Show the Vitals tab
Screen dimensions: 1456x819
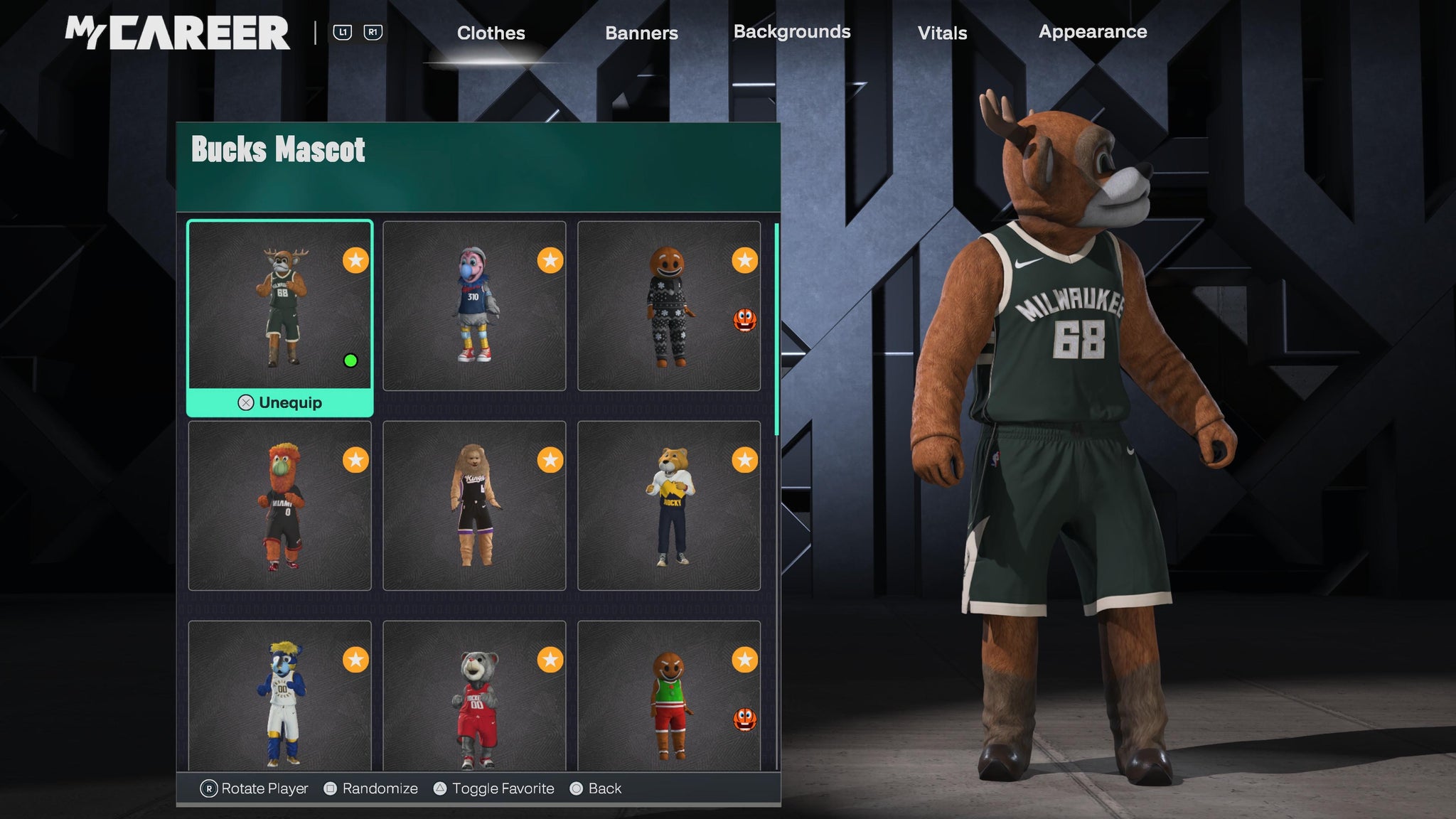942,33
